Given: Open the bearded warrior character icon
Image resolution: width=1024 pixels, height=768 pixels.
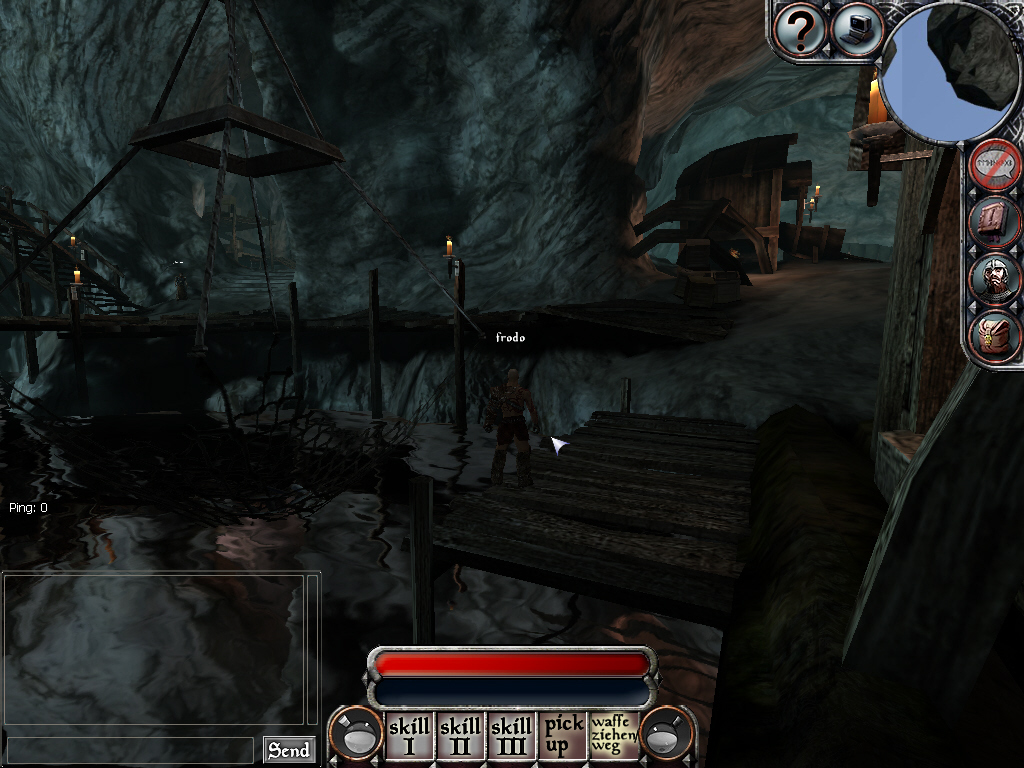Looking at the screenshot, I should 994,279.
